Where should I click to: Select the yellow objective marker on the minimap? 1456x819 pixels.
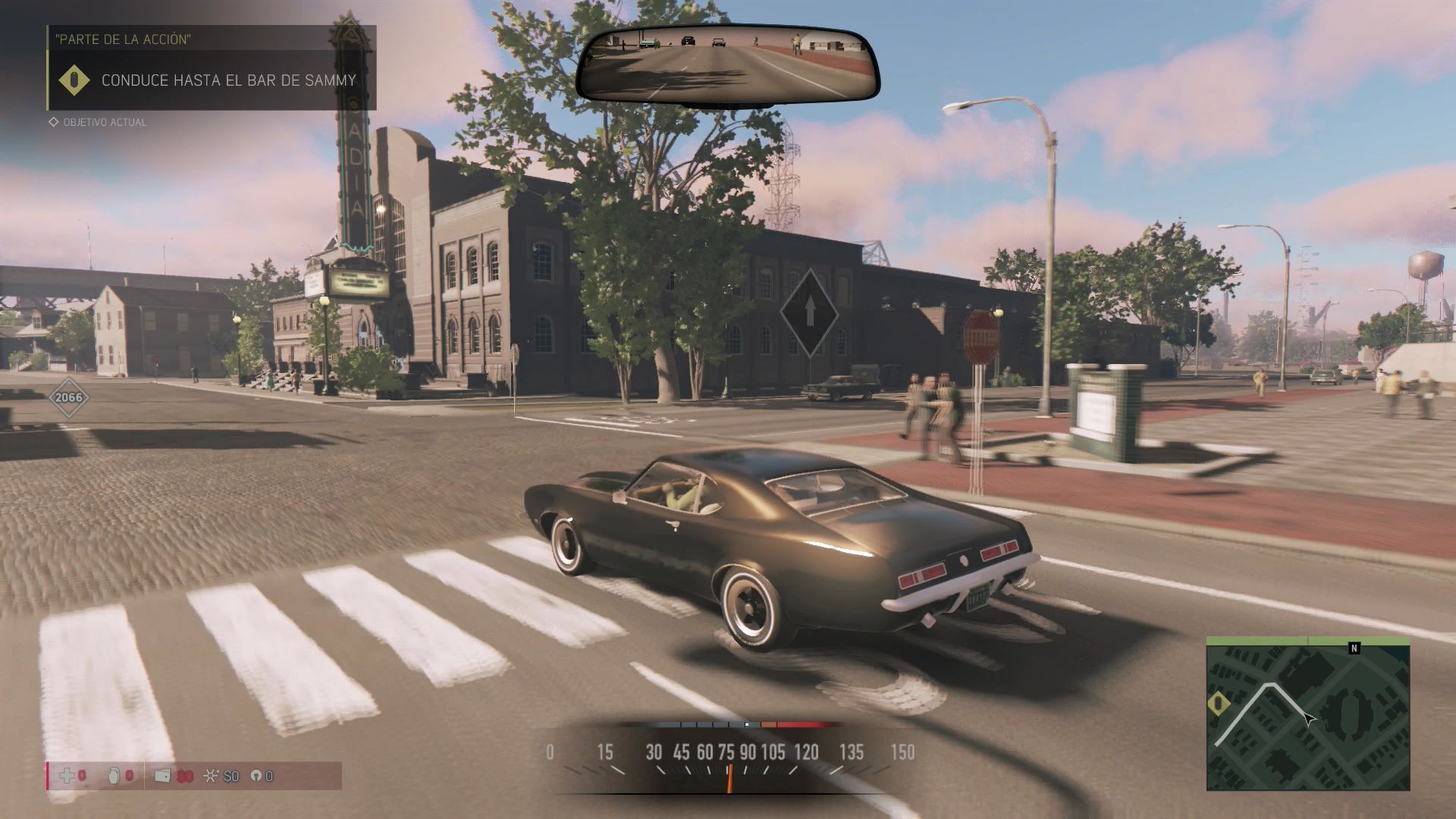pos(1219,704)
